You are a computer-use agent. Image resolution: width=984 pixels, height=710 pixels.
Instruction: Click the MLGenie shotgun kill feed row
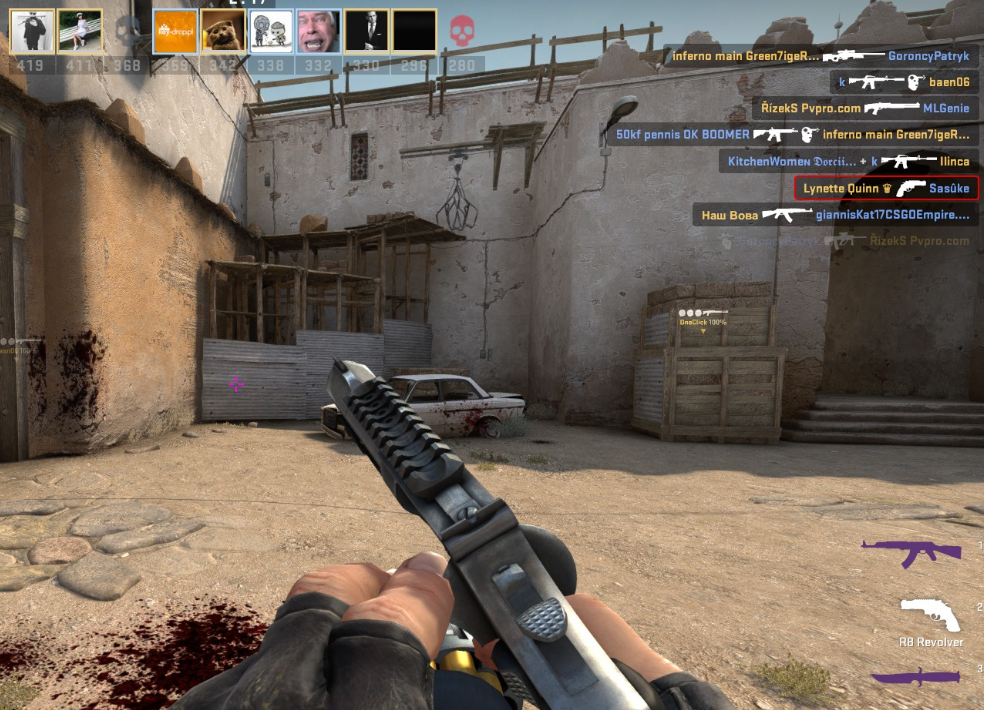[865, 108]
